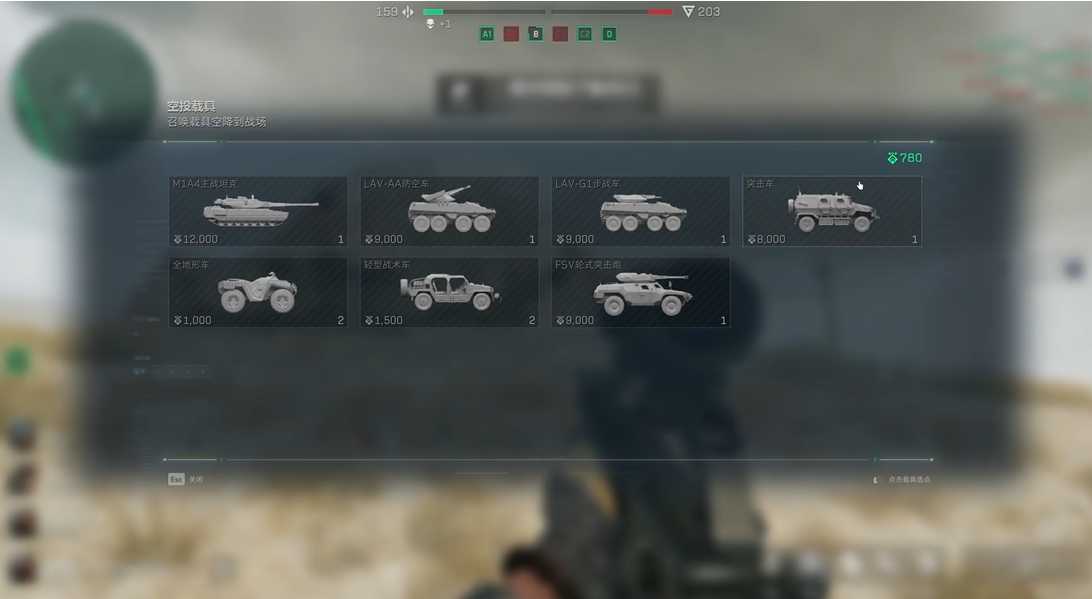
Task: Choose the LAV-AA anti-air vehicle card
Action: tap(449, 212)
